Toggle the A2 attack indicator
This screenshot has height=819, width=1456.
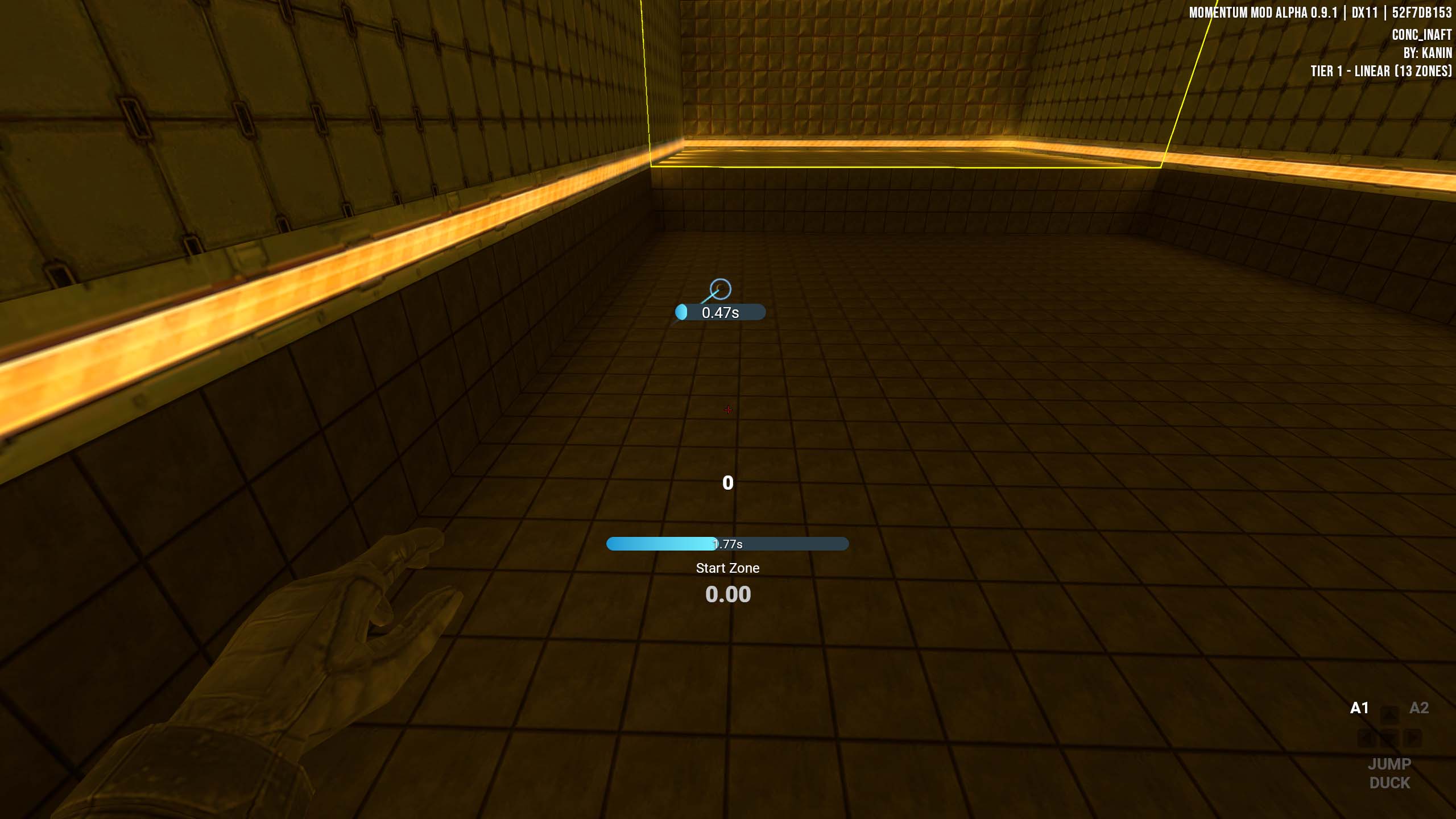(x=1419, y=707)
